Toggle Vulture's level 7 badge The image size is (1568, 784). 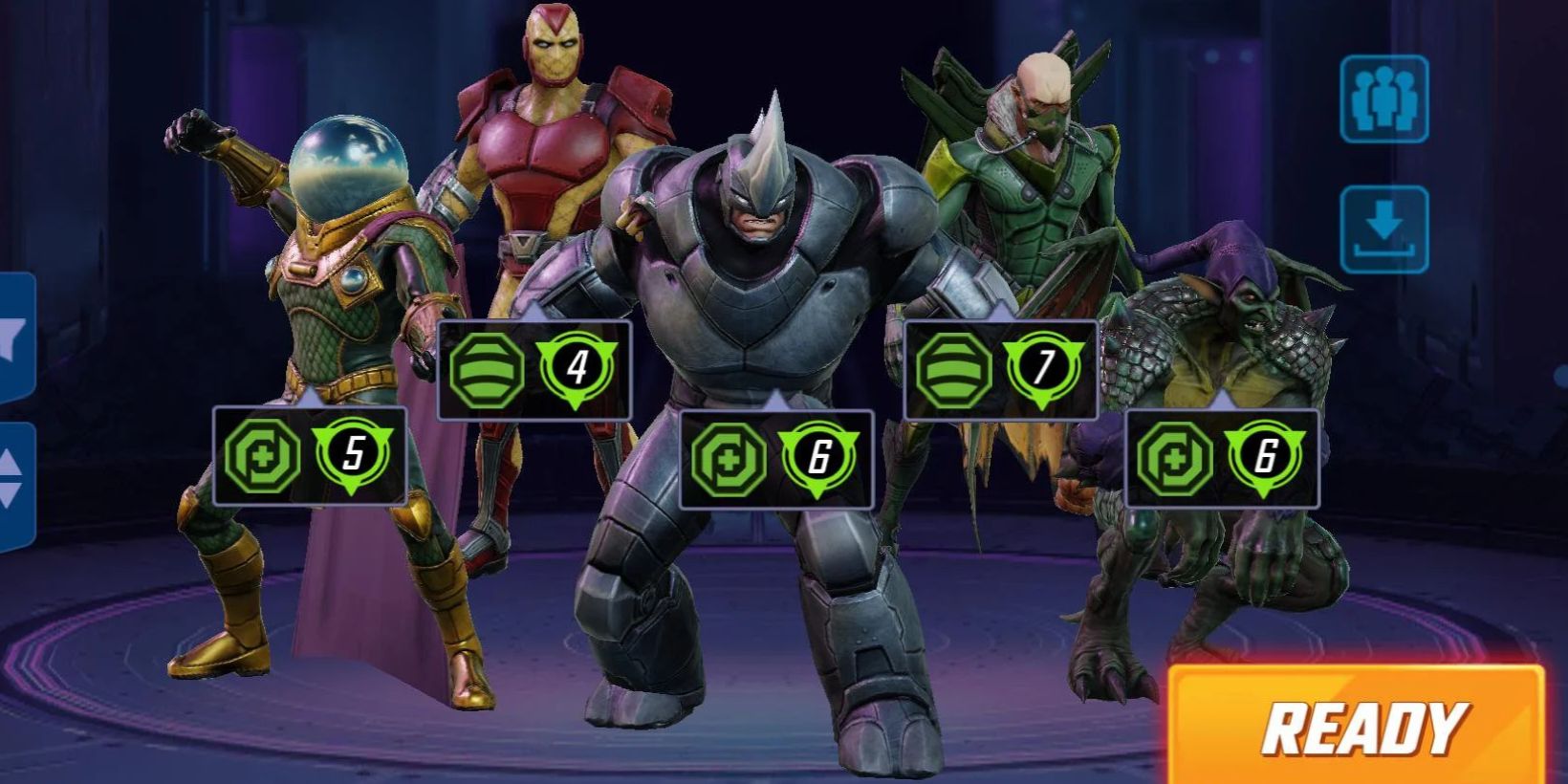(1044, 371)
